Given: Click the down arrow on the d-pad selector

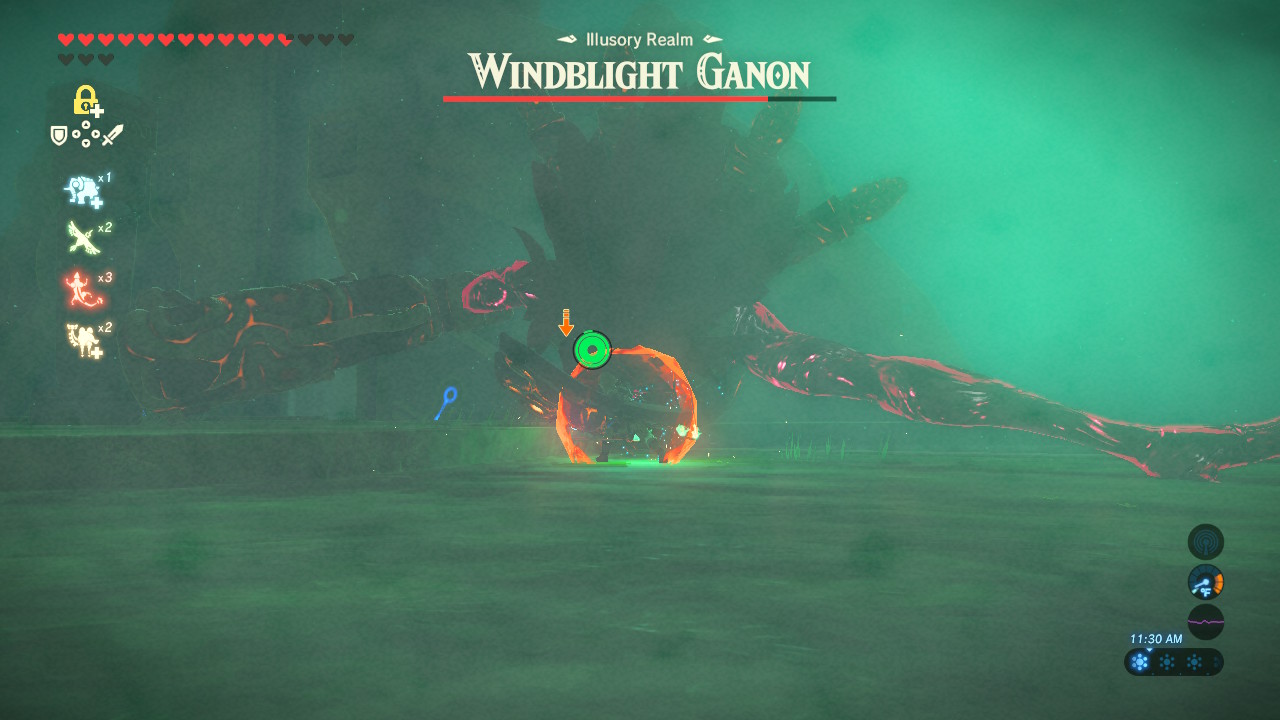Looking at the screenshot, I should (x=85, y=143).
